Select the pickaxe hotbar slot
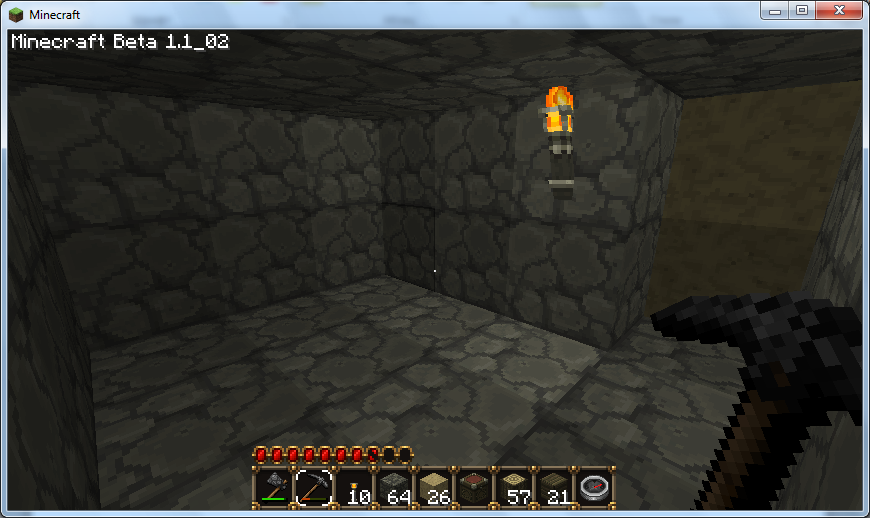The height and width of the screenshot is (518, 870). tap(313, 487)
